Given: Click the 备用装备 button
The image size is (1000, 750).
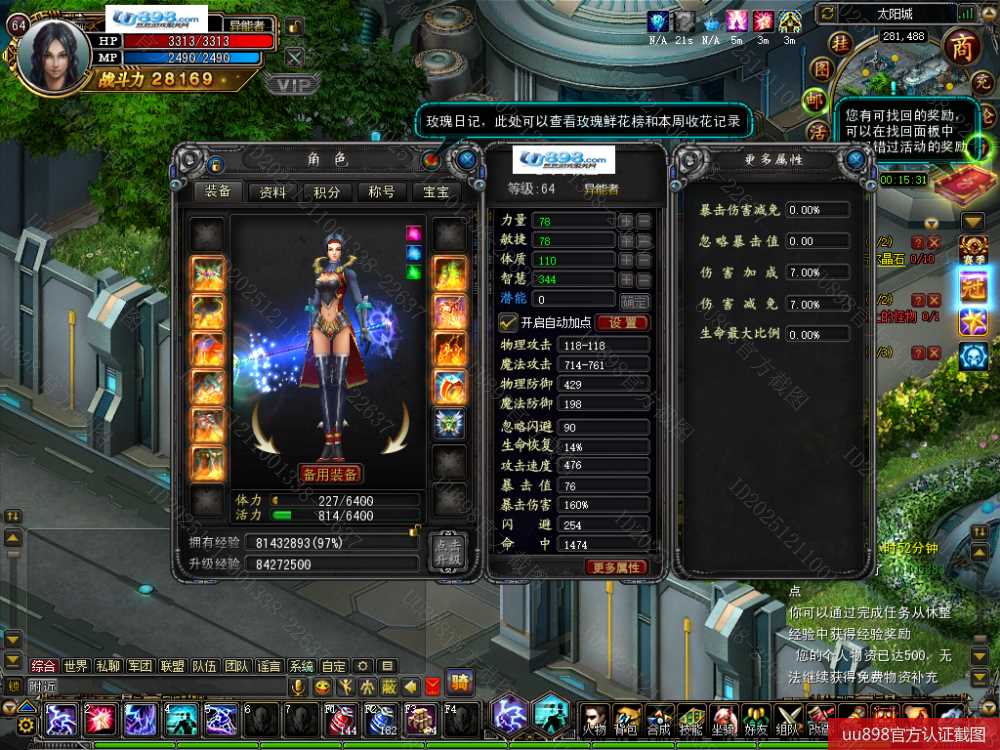Looking at the screenshot, I should point(330,474).
